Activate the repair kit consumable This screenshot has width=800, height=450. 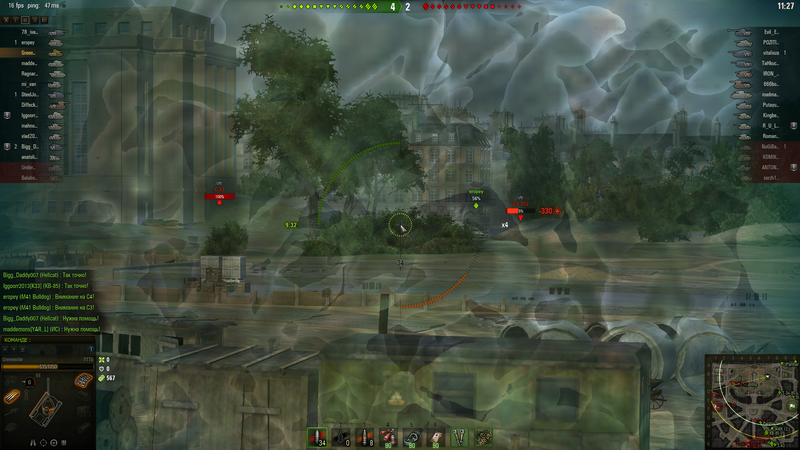[412, 436]
